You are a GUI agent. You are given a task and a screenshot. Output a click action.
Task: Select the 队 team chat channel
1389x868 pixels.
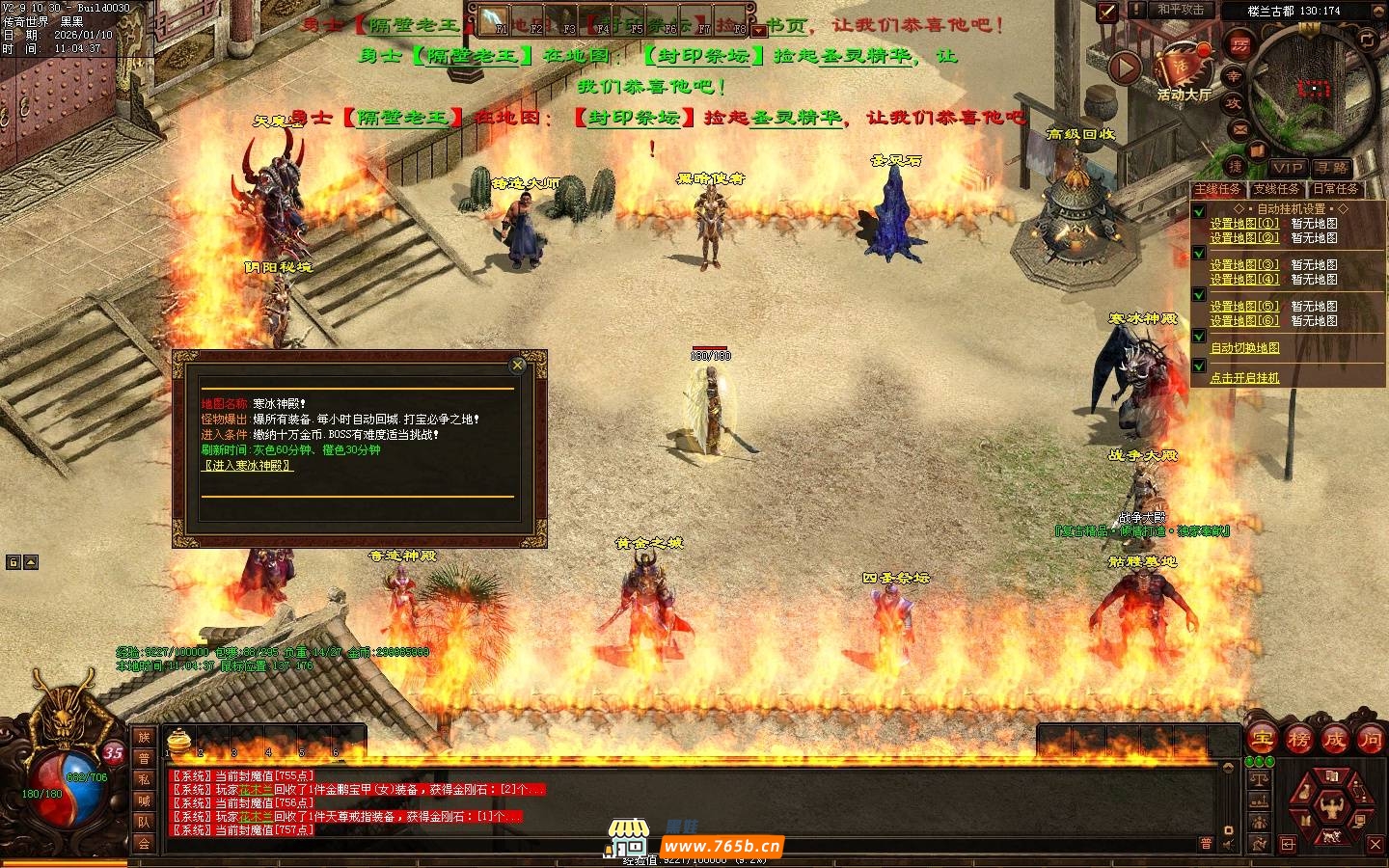(x=144, y=822)
